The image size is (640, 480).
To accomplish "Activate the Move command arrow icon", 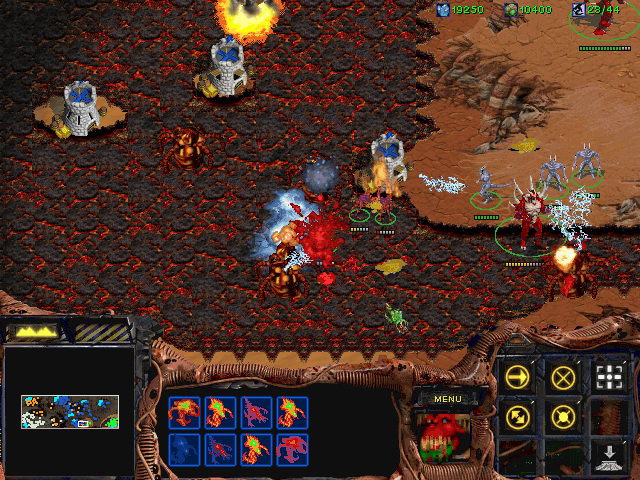I will [x=519, y=377].
